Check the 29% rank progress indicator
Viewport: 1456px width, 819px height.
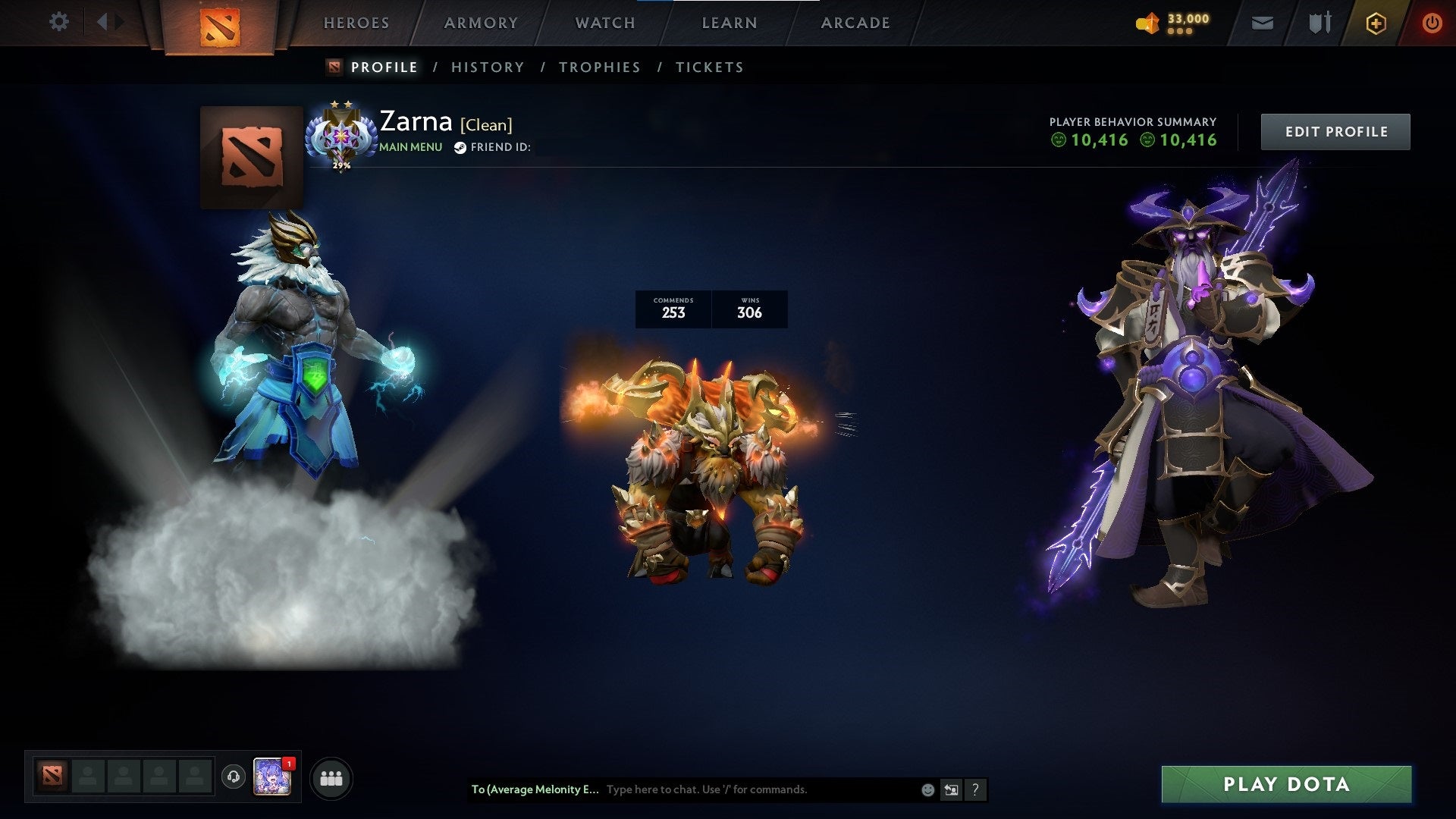[x=343, y=163]
